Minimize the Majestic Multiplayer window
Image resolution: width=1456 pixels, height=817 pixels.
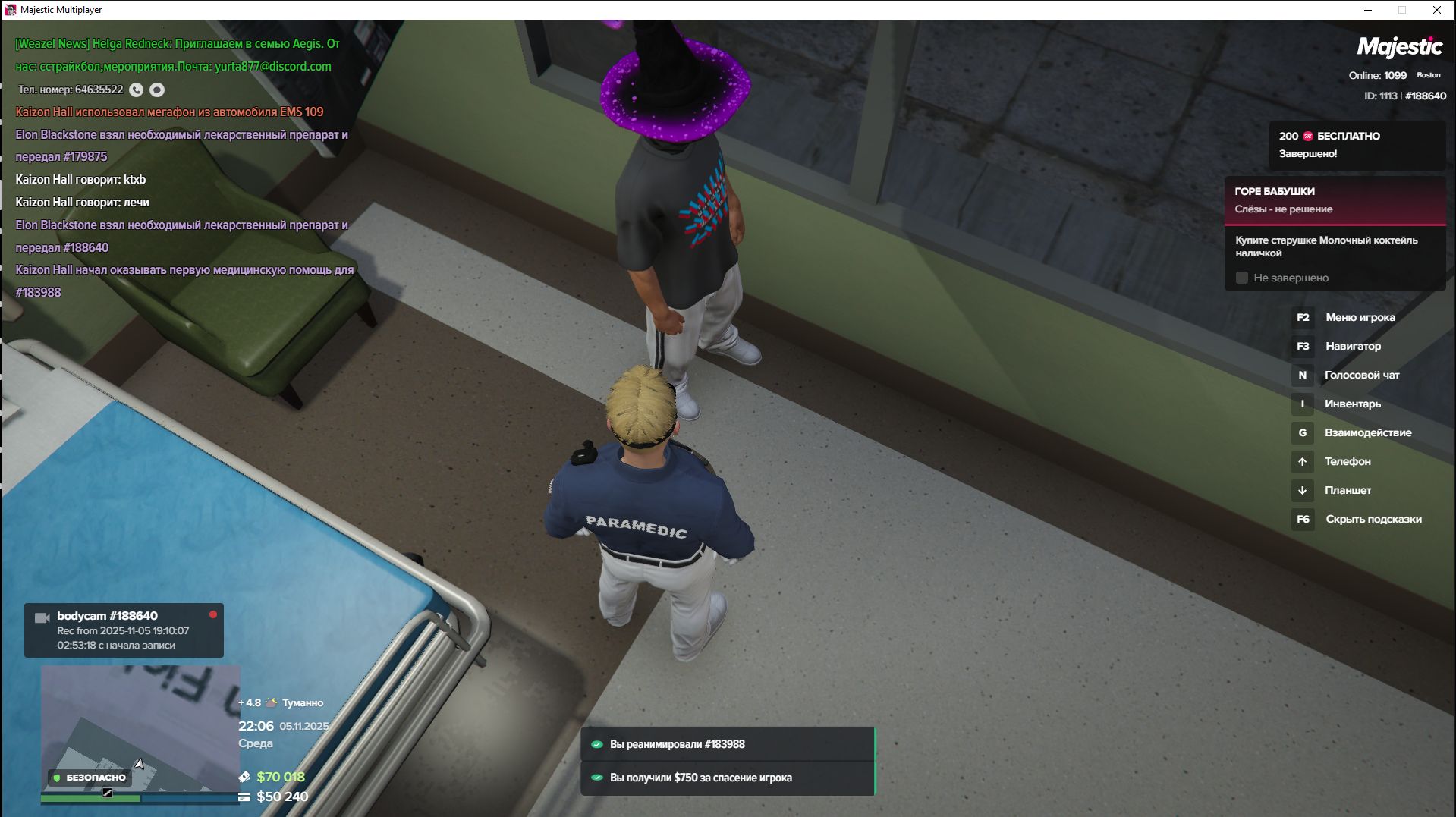click(1368, 10)
